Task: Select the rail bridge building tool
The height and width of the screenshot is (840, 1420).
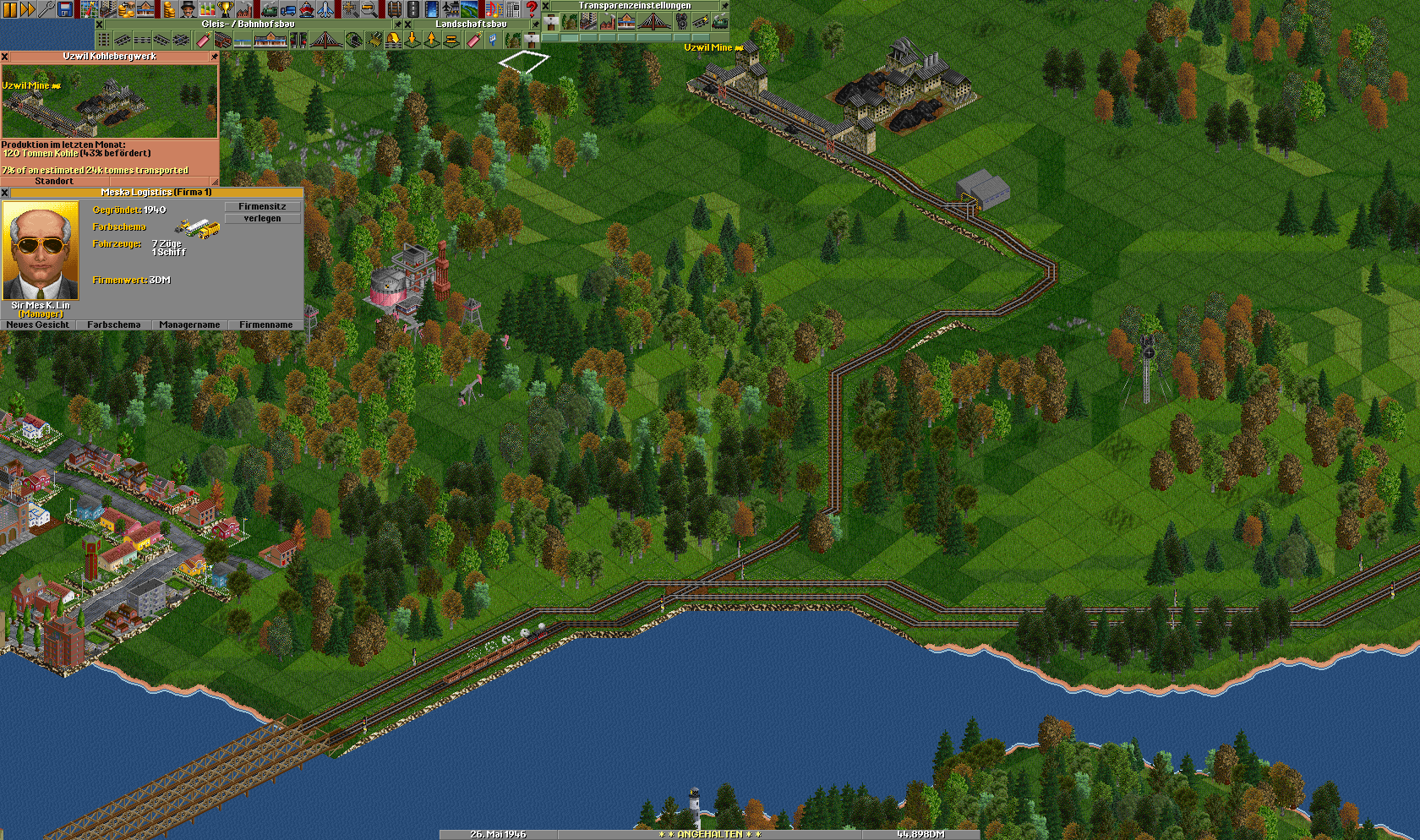Action: click(325, 40)
